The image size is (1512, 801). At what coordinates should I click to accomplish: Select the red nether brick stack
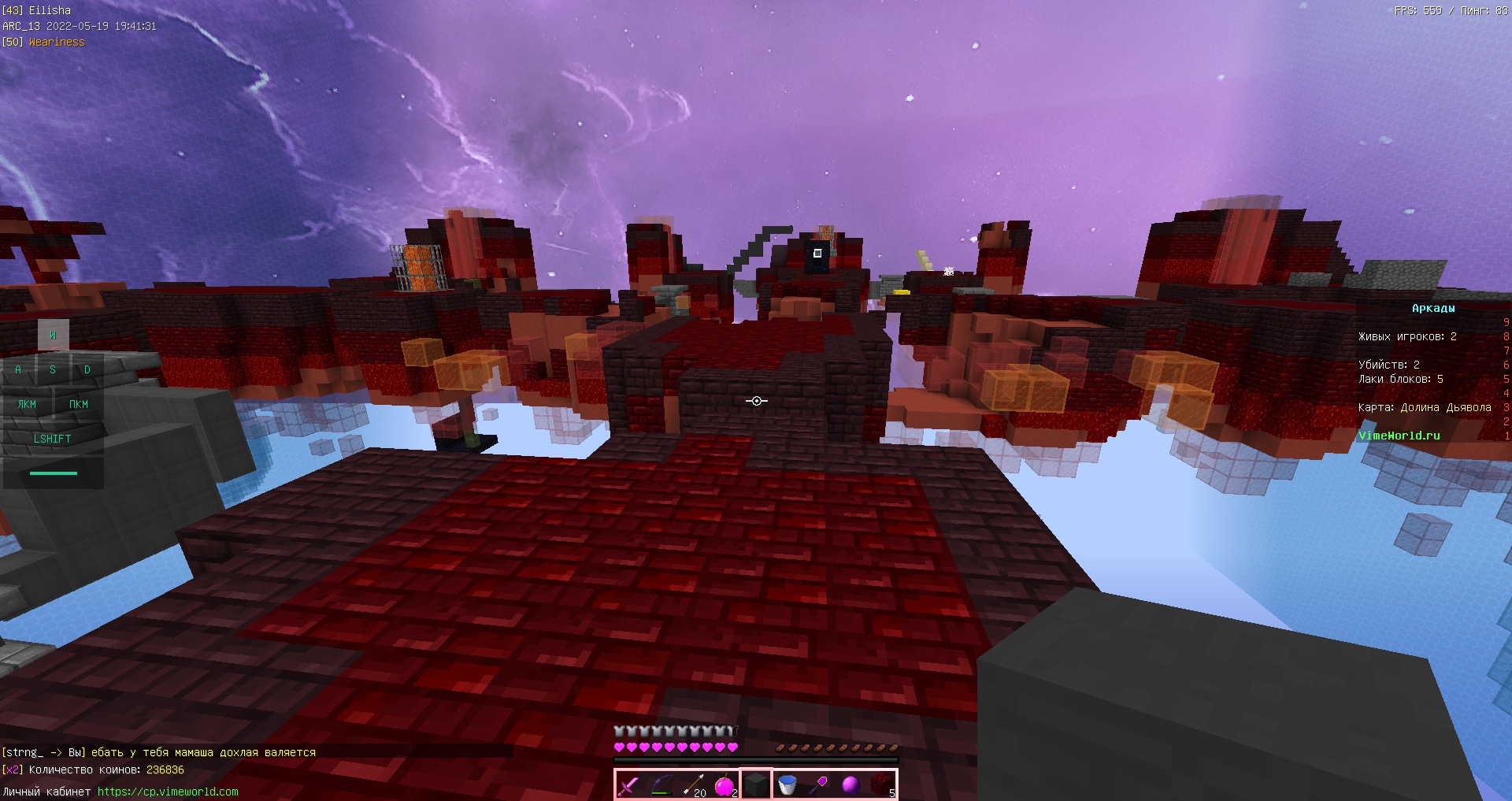tap(882, 784)
